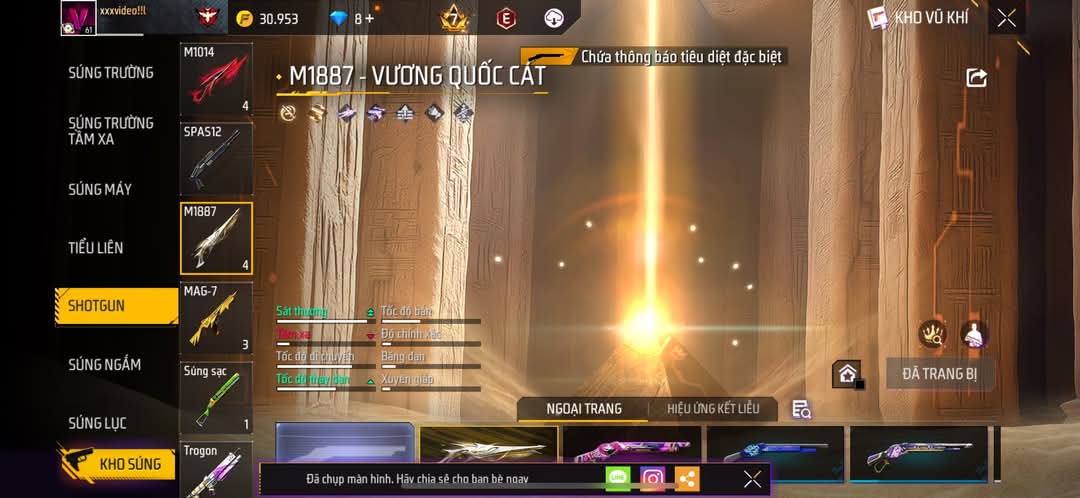Open the skin list search filter icon
This screenshot has width=1080, height=498.
(x=801, y=409)
